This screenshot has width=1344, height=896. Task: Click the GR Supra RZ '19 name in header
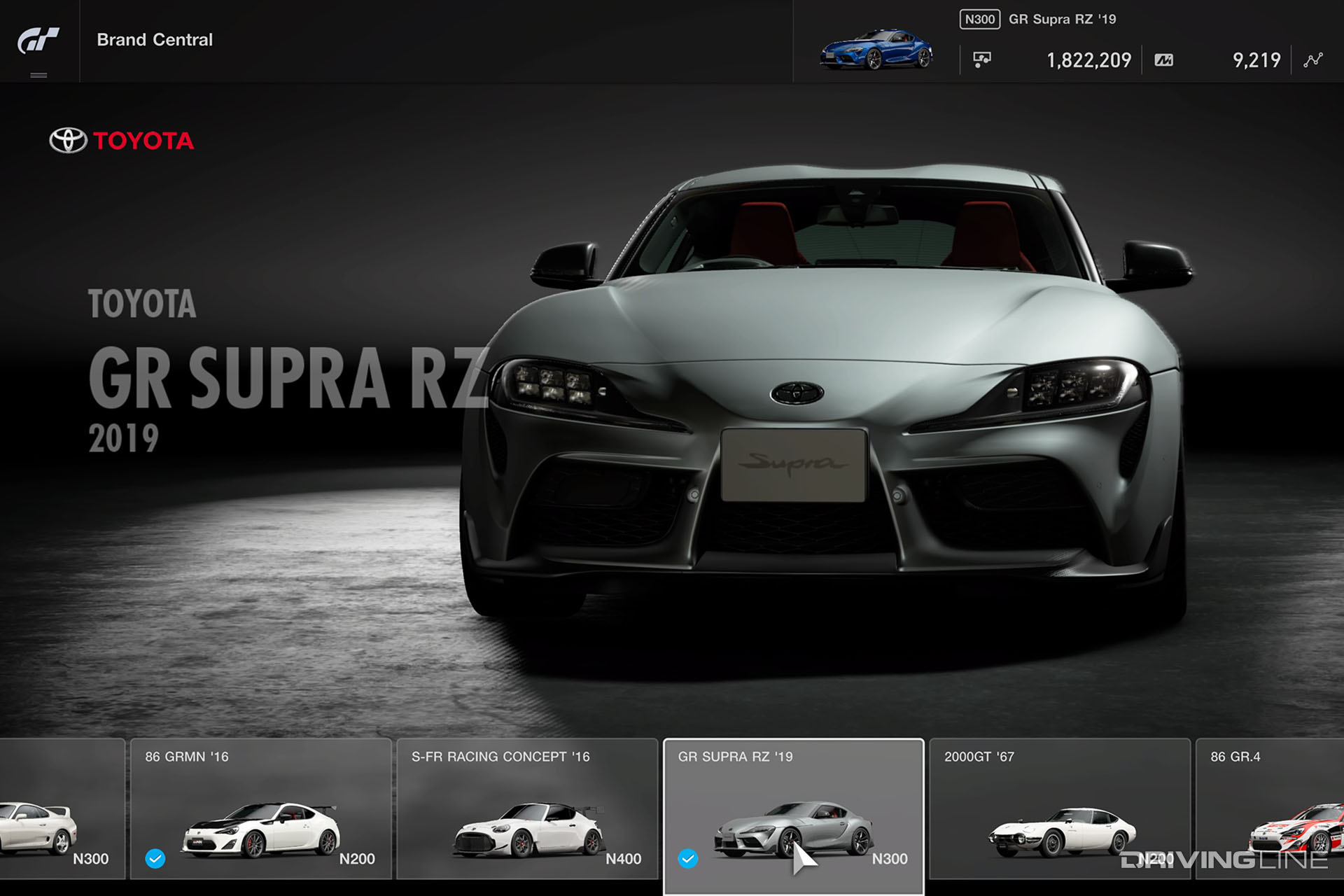[x=1061, y=19]
